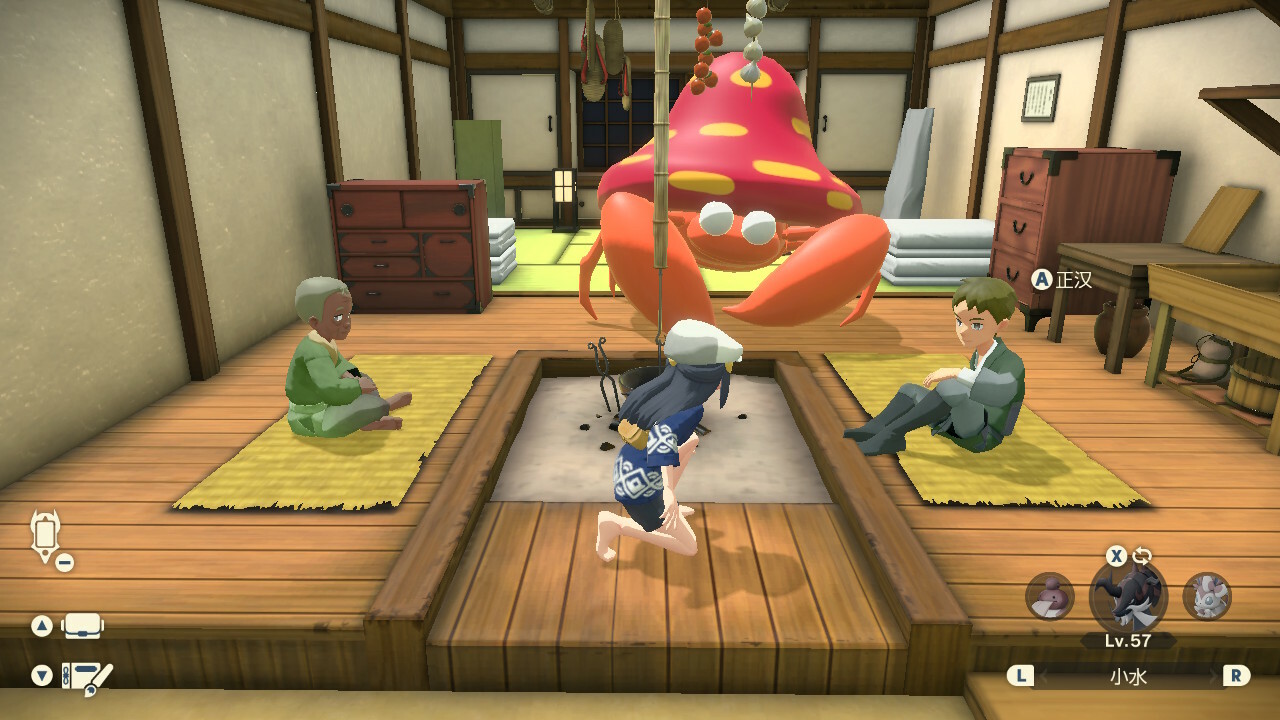Click the swap arrows icon above the party

pyautogui.click(x=1142, y=557)
